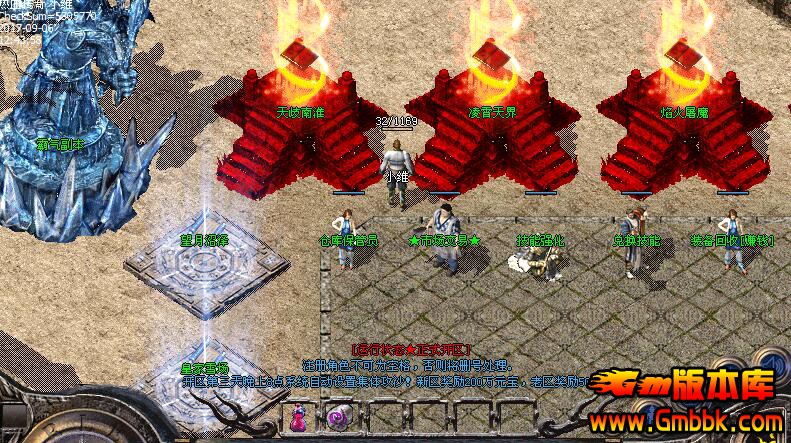Use the purple scroll in the hotbar
This screenshot has width=791, height=443.
338,418
